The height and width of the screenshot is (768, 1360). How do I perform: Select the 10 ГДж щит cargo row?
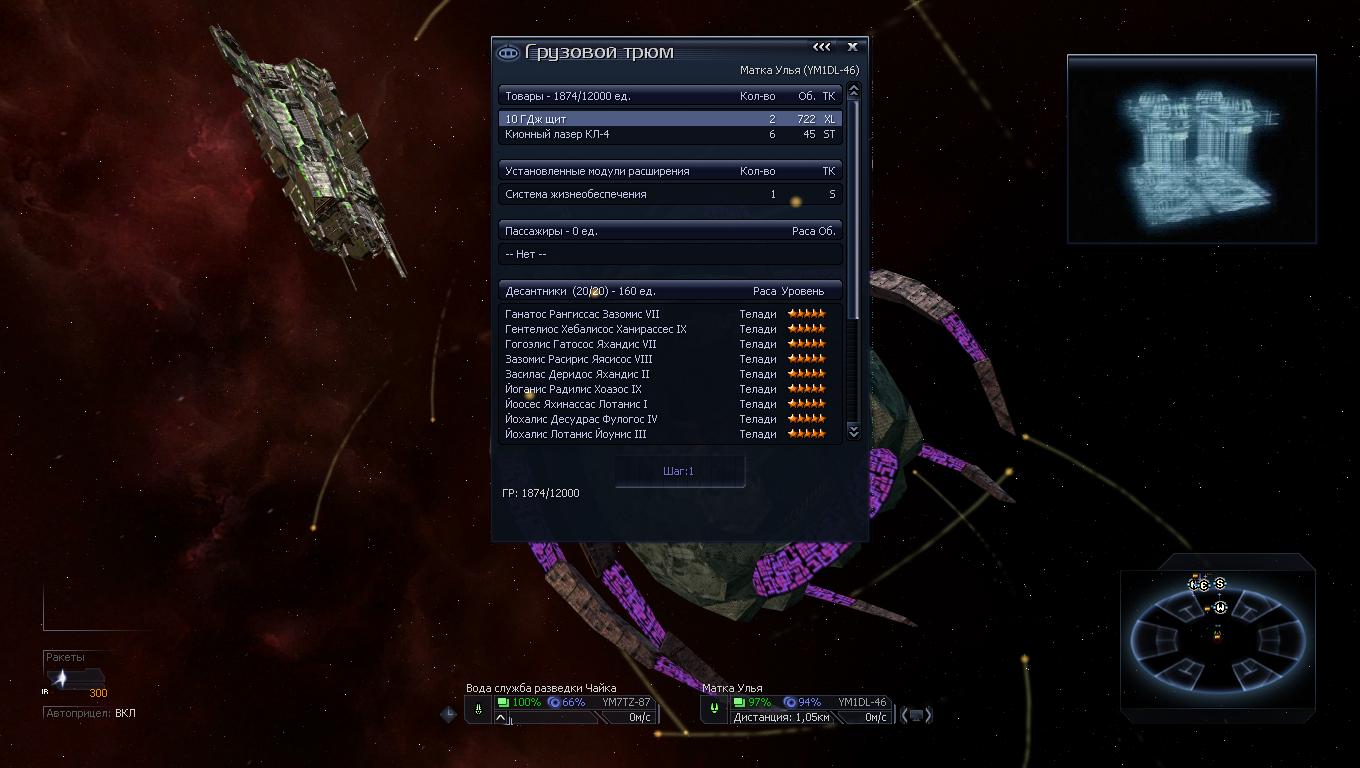[x=670, y=119]
